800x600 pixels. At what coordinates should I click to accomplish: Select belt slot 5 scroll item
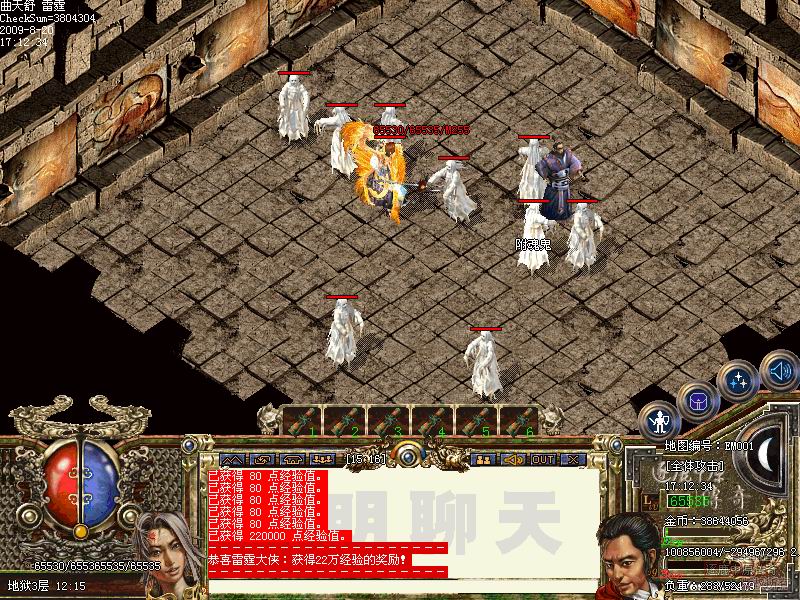[477, 420]
